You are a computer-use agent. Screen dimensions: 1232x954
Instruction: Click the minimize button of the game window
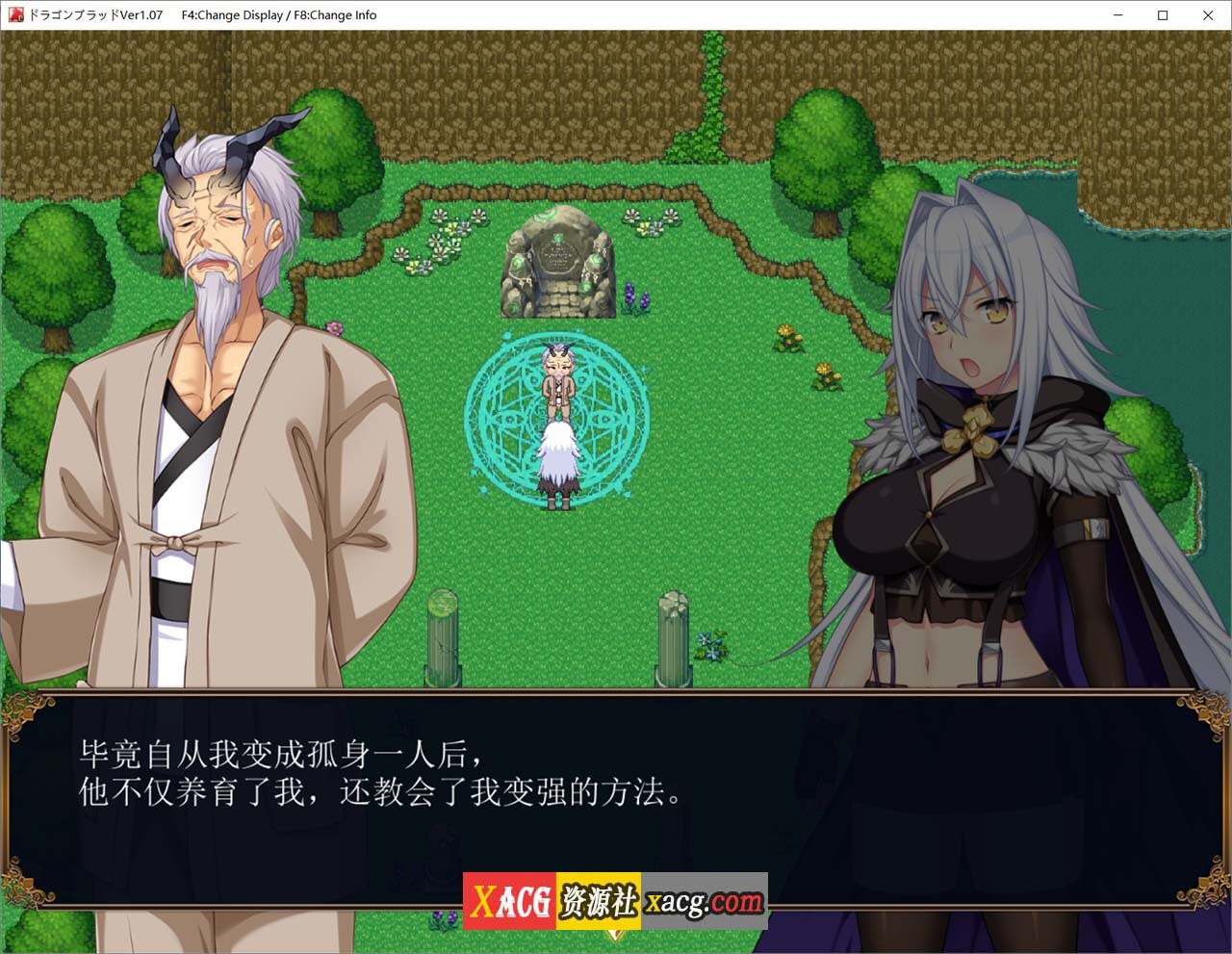[1117, 15]
